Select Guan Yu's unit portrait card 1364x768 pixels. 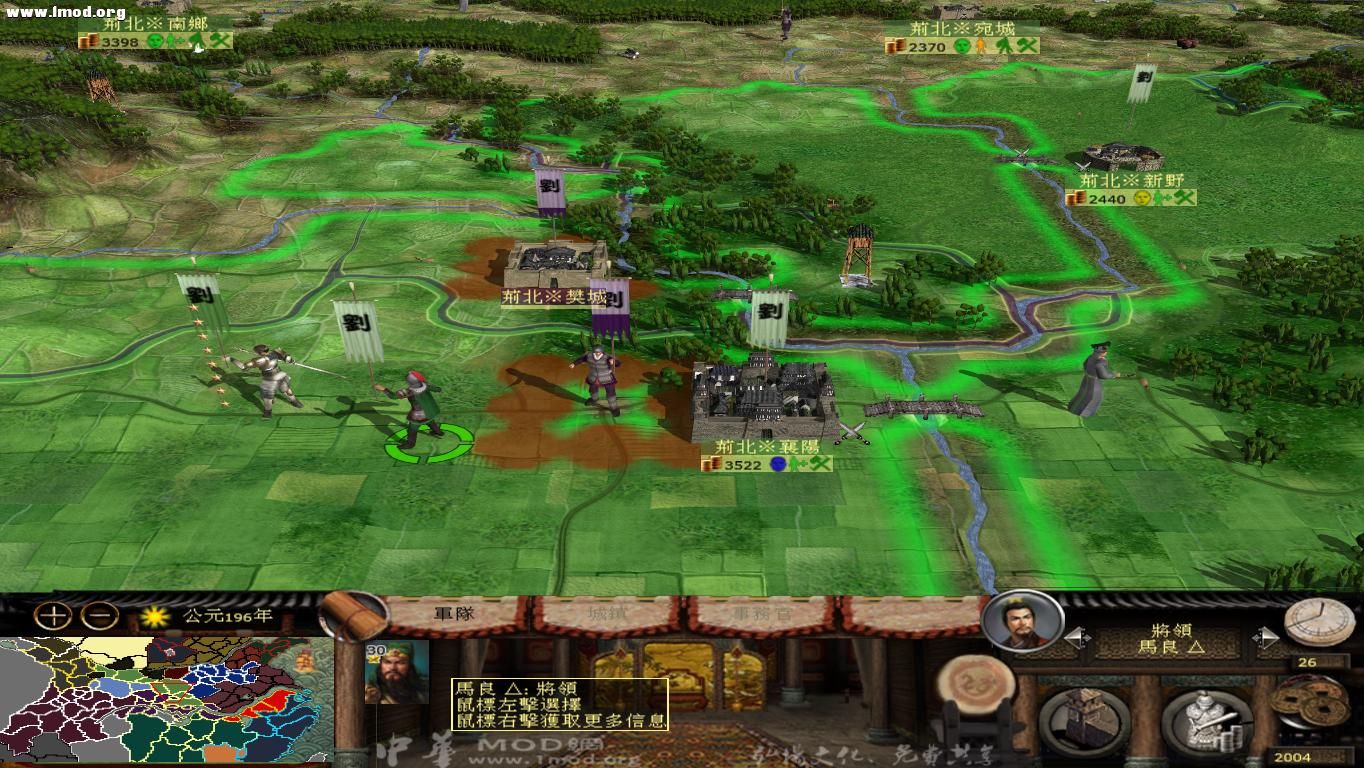pos(394,675)
